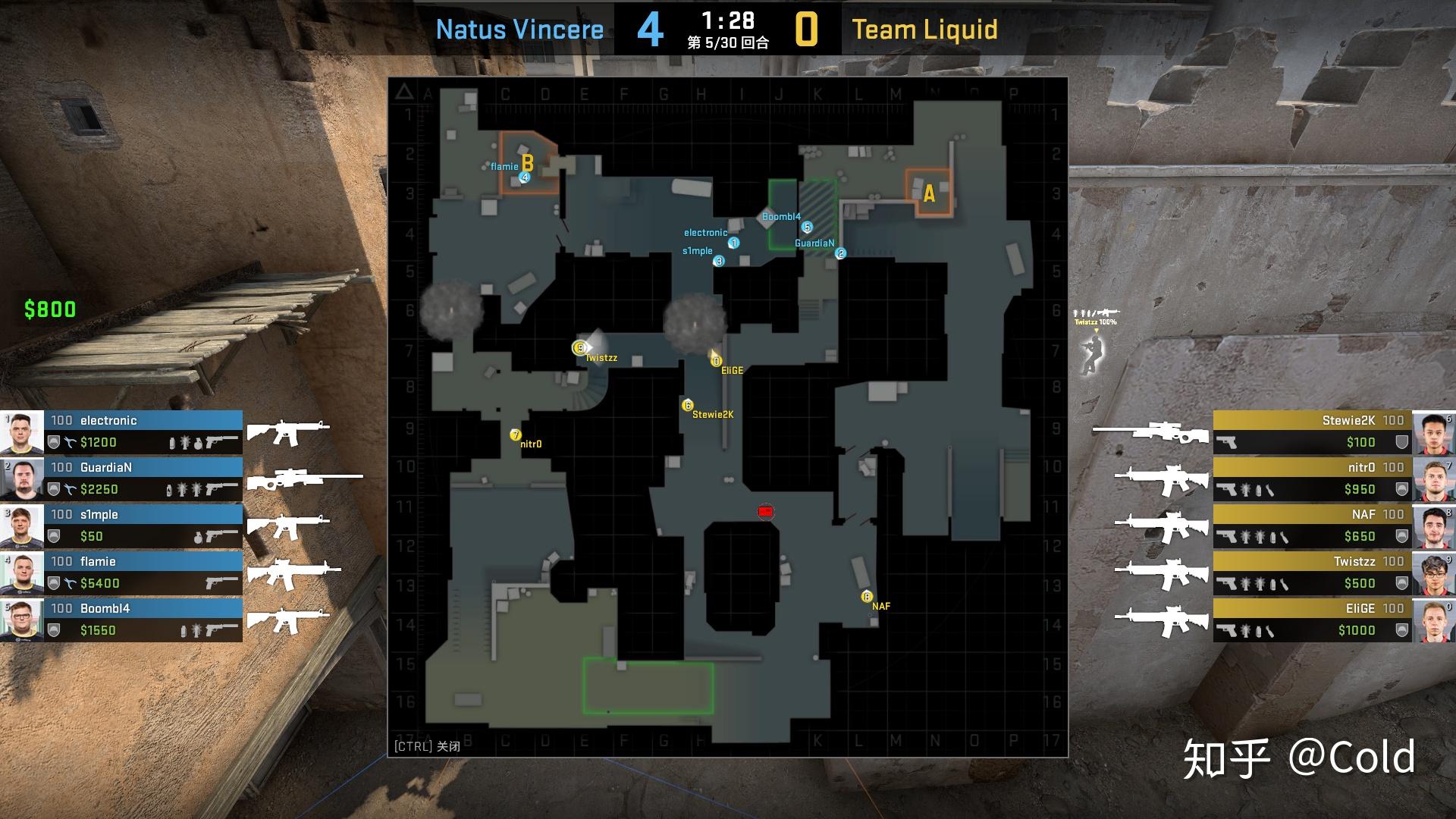Toggle Stewie2K's kevlar armor shield
The width and height of the screenshot is (1456, 819).
click(1401, 441)
